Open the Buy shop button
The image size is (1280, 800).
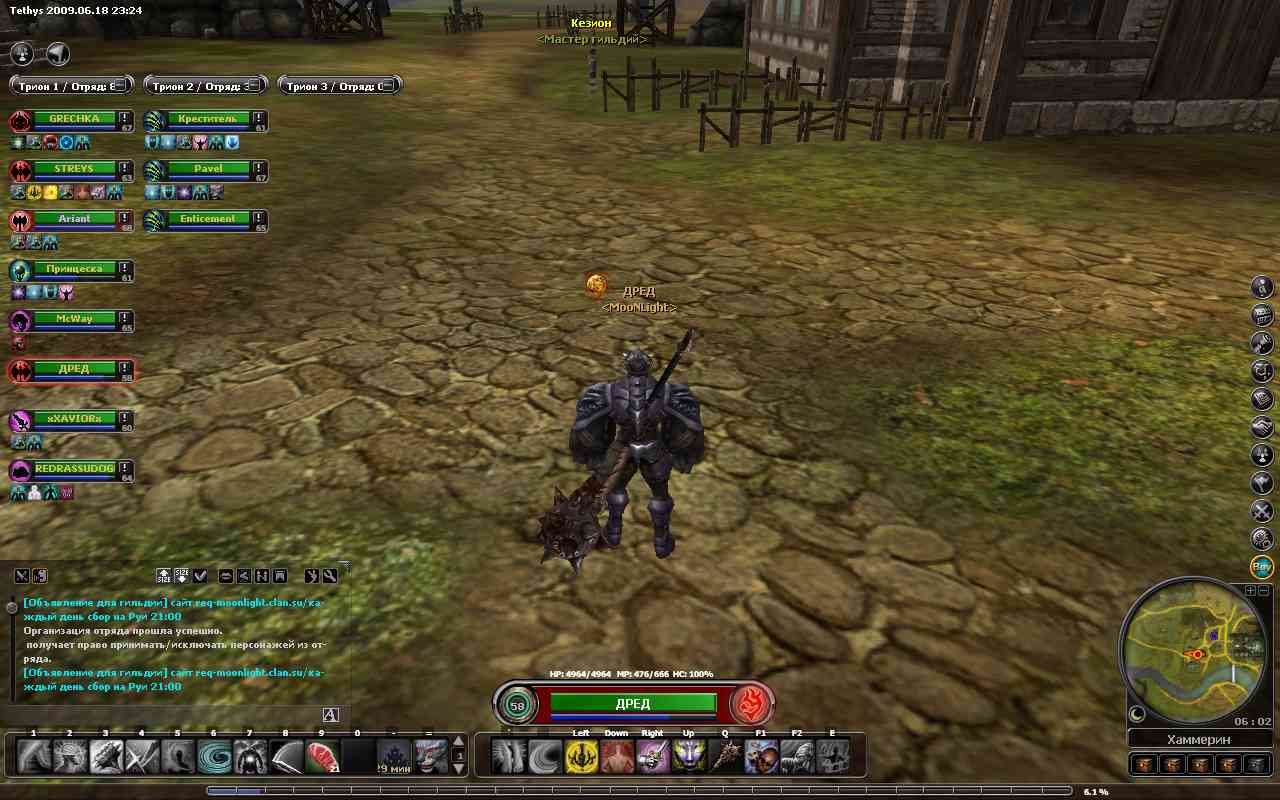[1262, 567]
